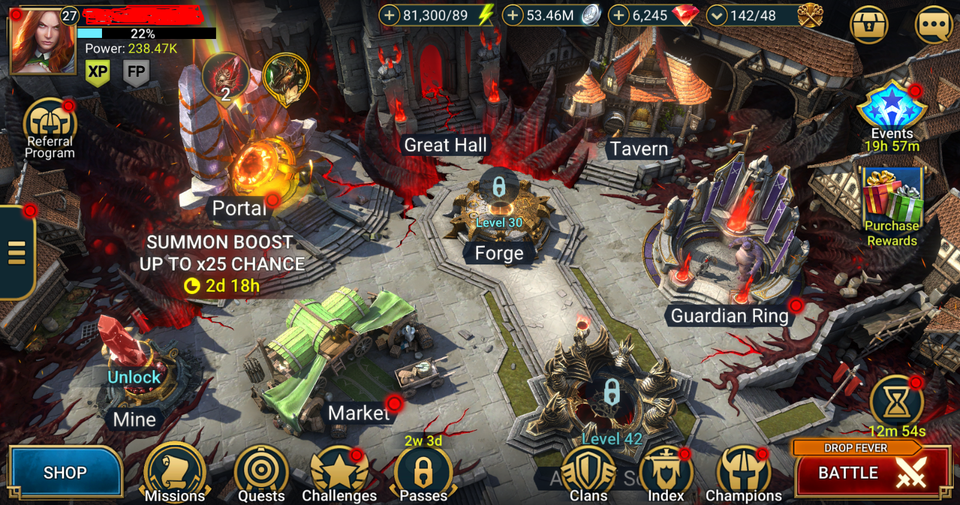Add more energy with the plus button
Image resolution: width=960 pixels, height=505 pixels.
click(390, 15)
